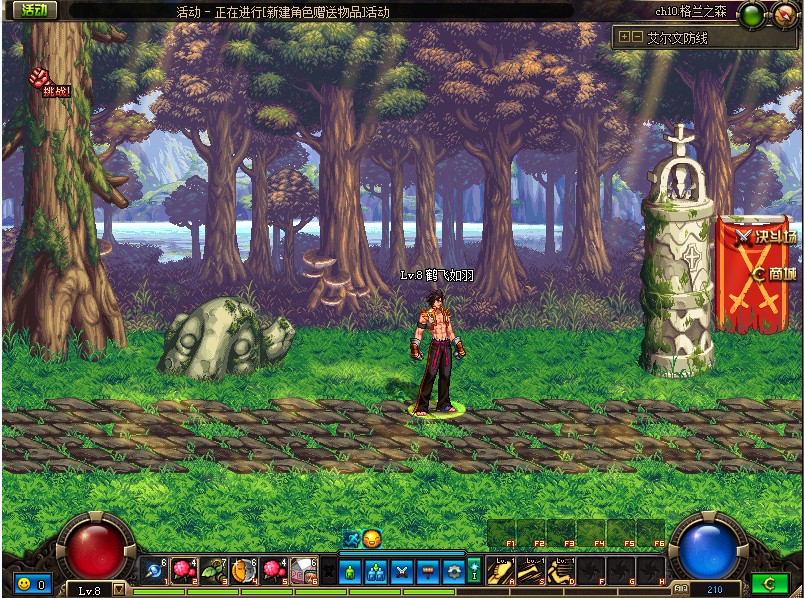Screen dimensions: 804x598
Task: Click the blue running figure buff icon
Action: pyautogui.click(x=351, y=538)
